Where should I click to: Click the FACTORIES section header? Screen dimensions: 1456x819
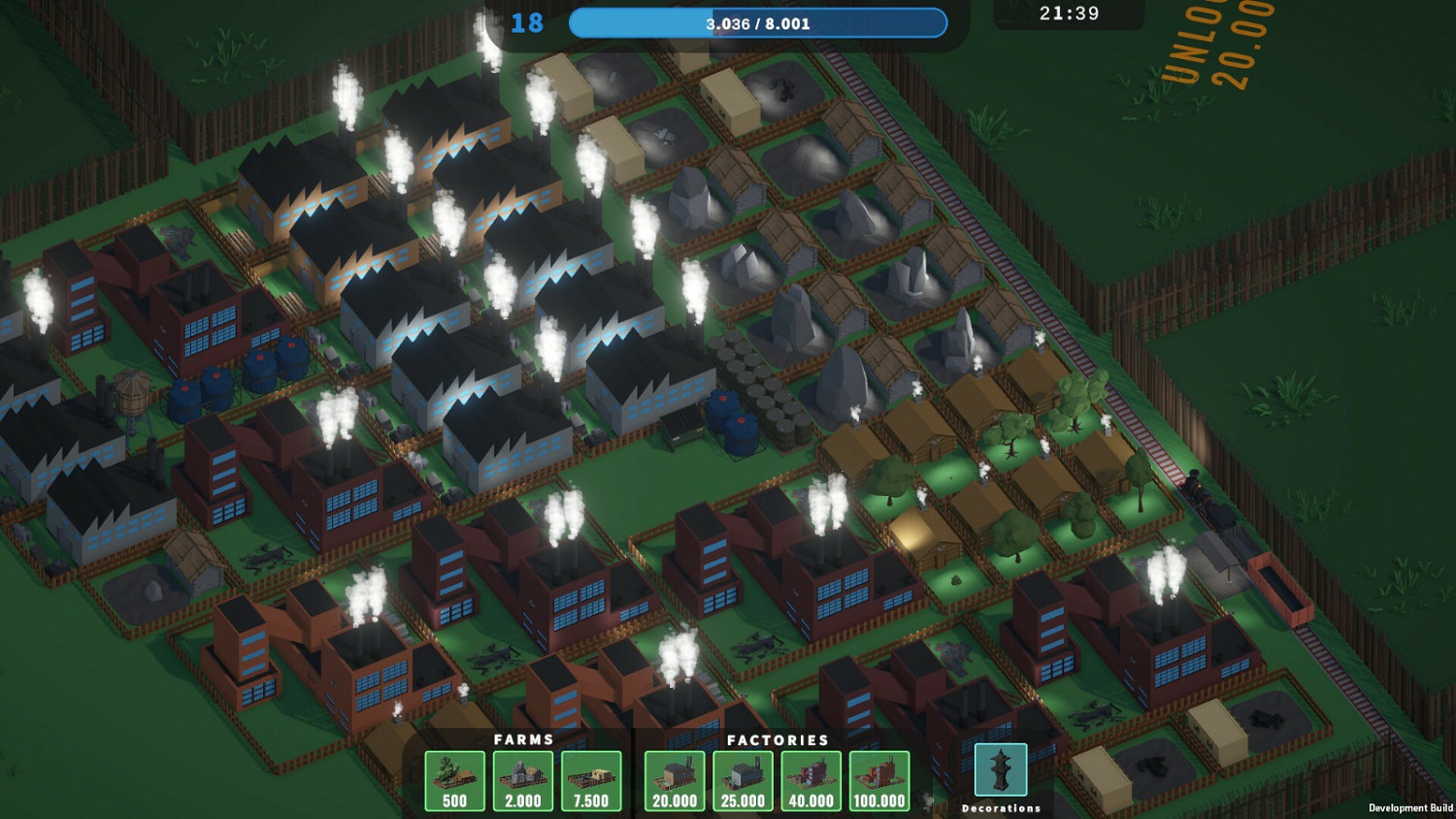tap(777, 739)
